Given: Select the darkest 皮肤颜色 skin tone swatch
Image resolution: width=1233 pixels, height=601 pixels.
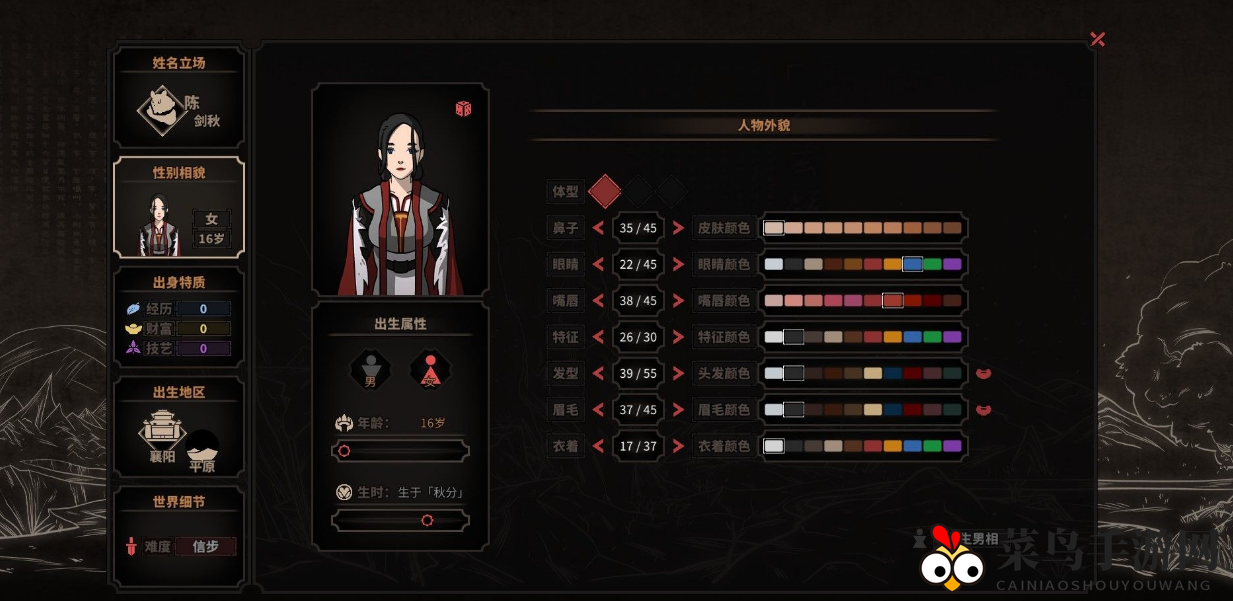Looking at the screenshot, I should click(x=952, y=228).
